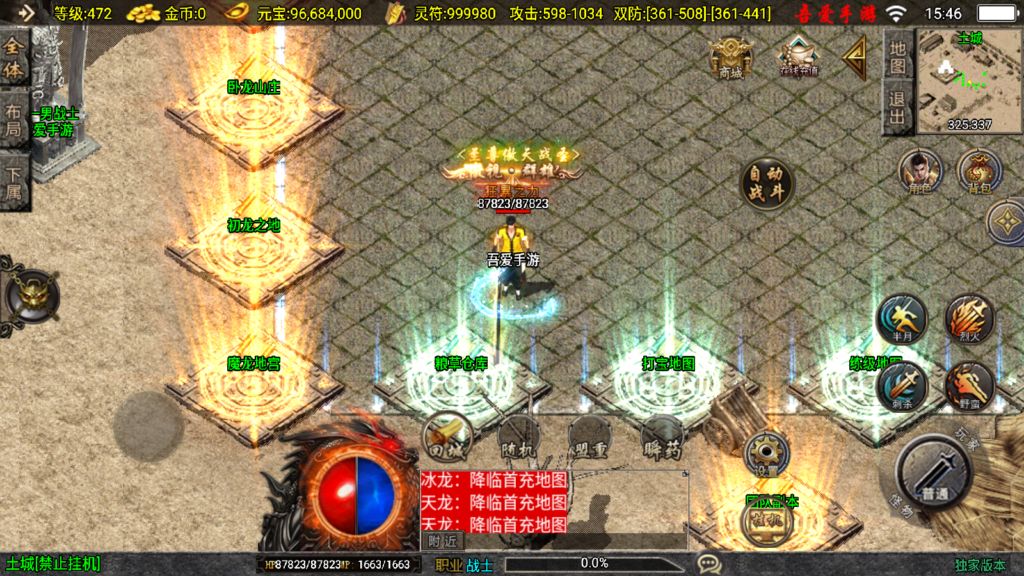
Task: Use the 瞬药 instant potion slot
Action: pyautogui.click(x=662, y=440)
